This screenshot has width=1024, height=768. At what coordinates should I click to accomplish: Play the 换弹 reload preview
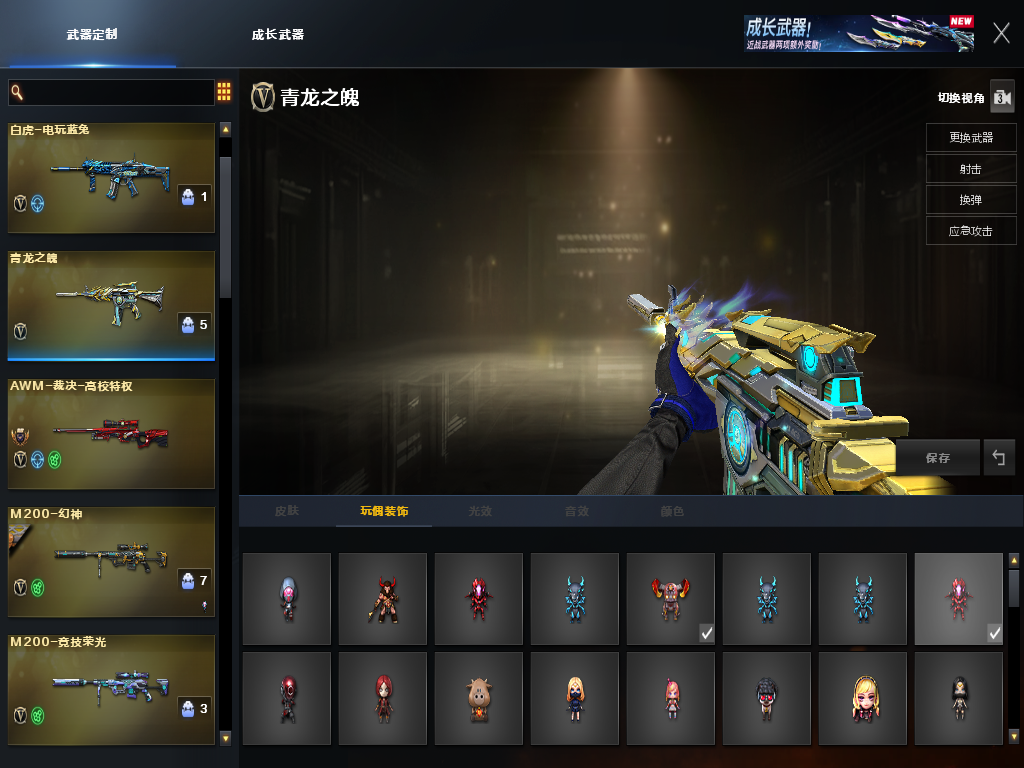970,199
